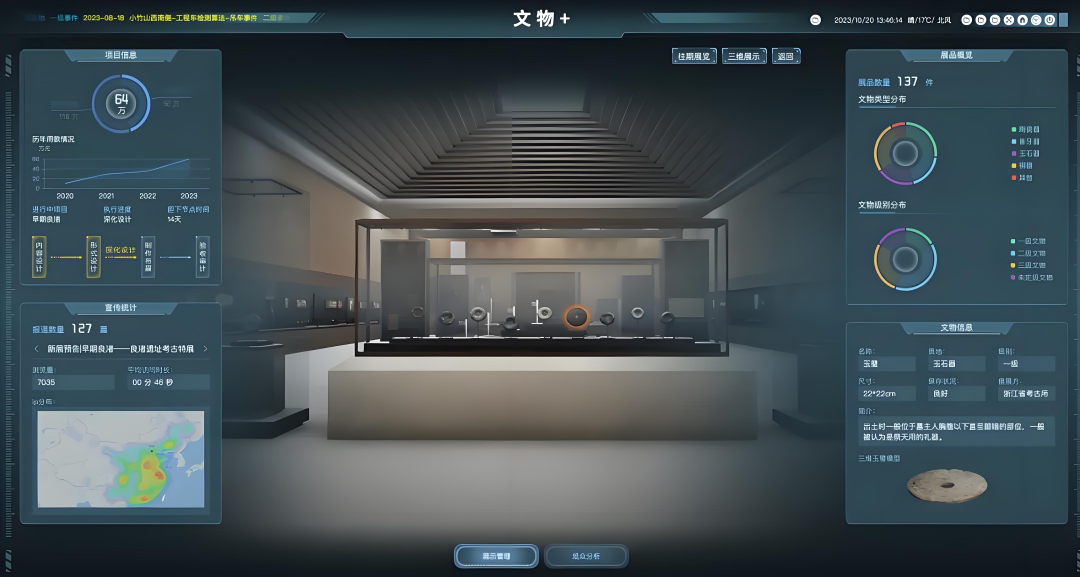Open the home icon in the top bar
The image size is (1080, 577).
pyautogui.click(x=1023, y=20)
